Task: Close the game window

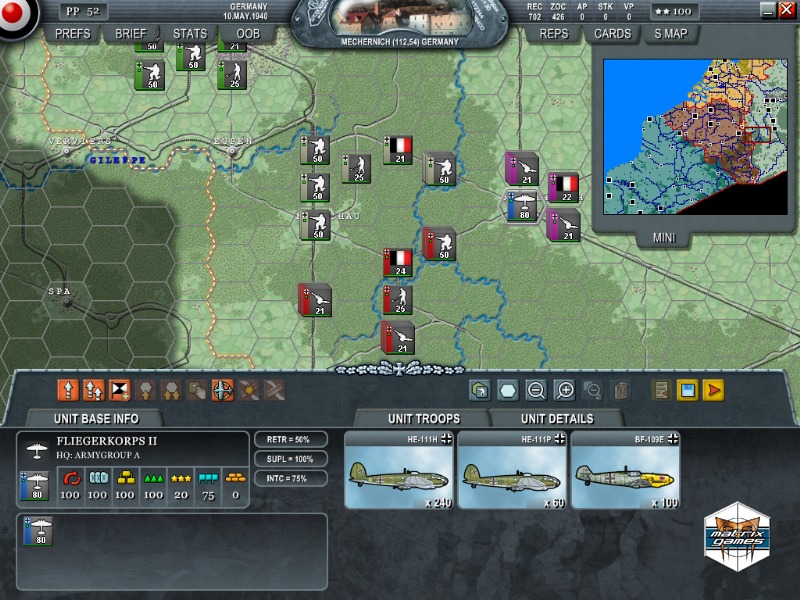Action: 786,9
